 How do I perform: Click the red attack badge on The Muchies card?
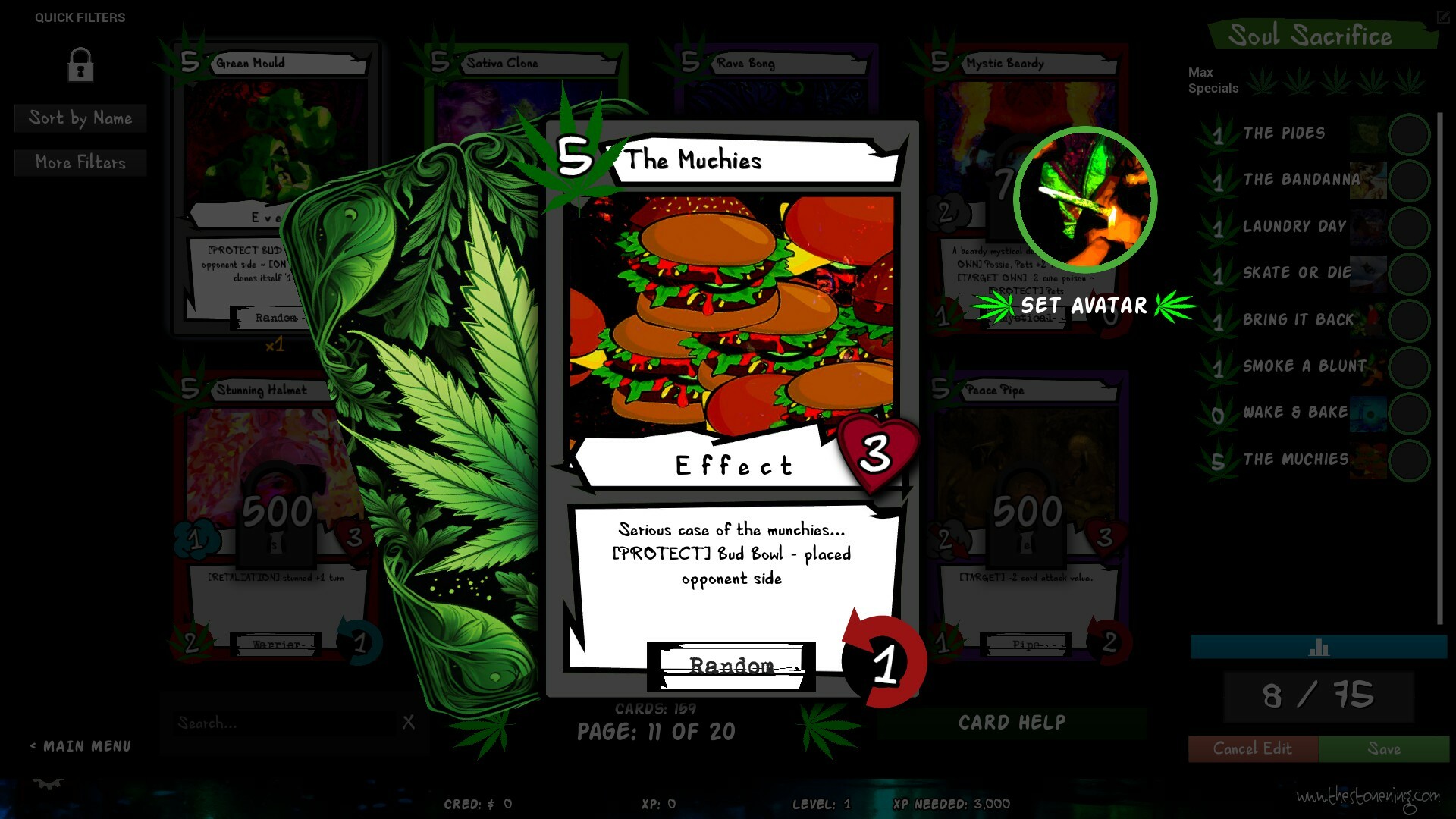pyautogui.click(x=884, y=662)
